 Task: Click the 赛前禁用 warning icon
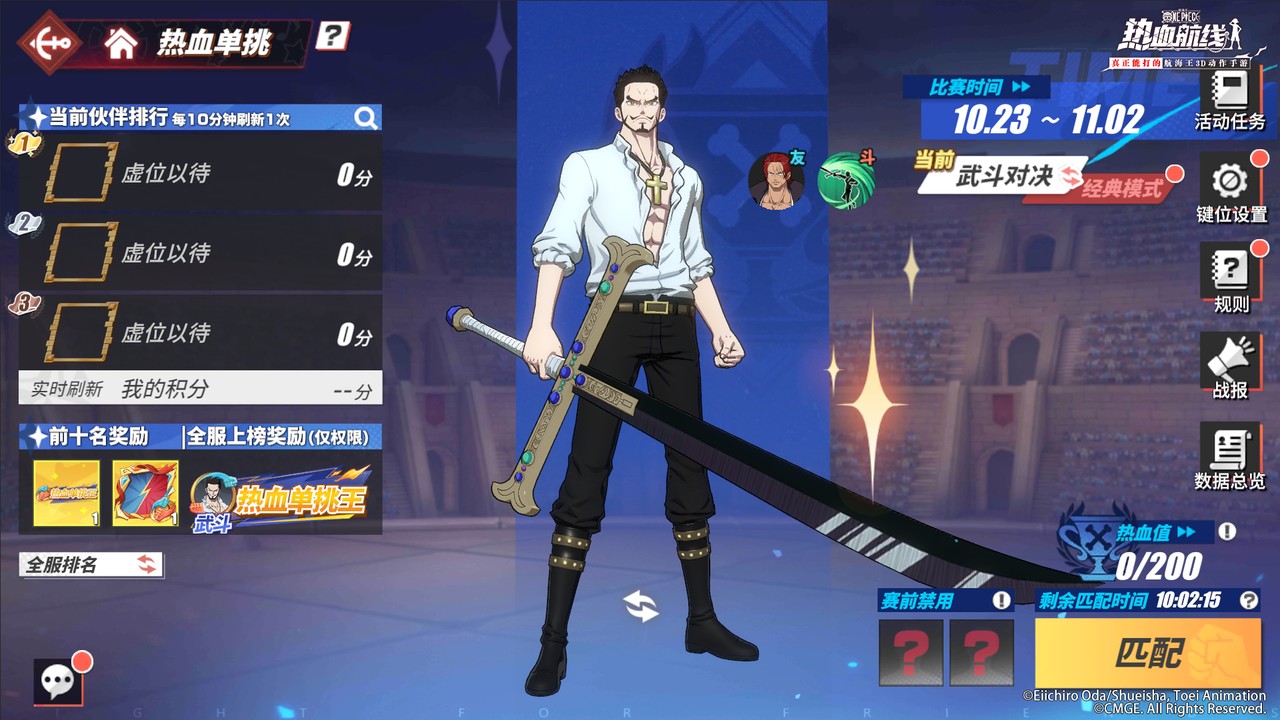coord(1001,600)
